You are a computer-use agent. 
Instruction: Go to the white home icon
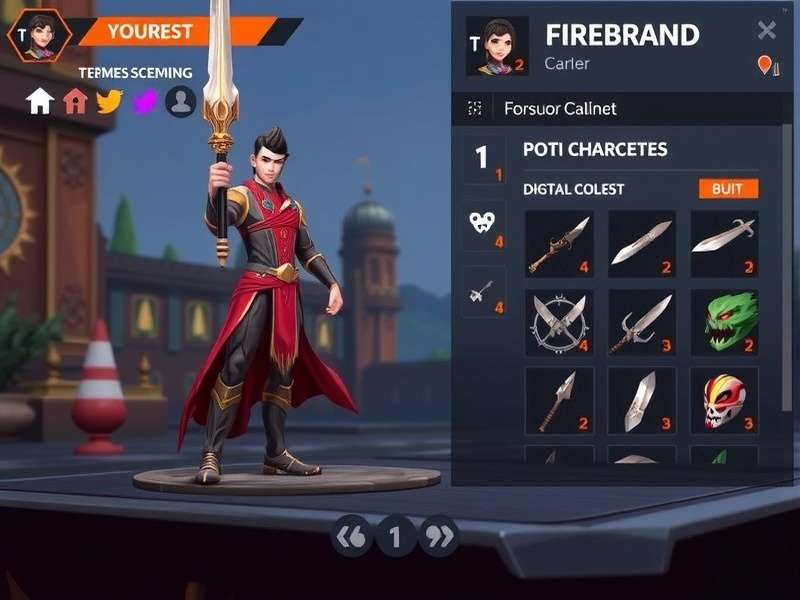coord(40,101)
